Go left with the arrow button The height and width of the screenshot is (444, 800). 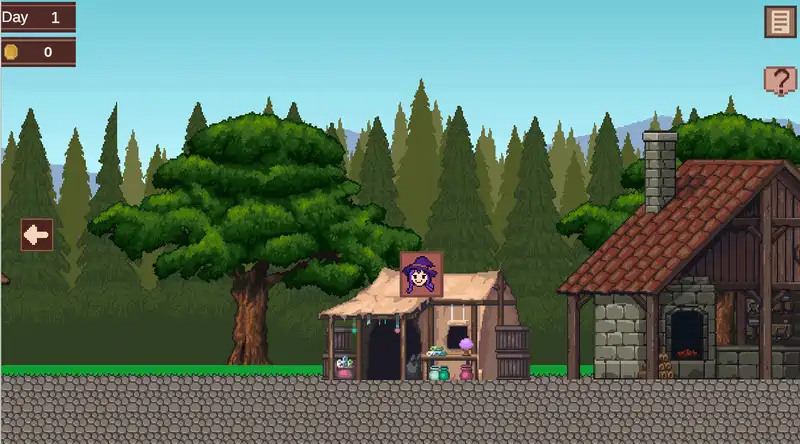[x=37, y=235]
